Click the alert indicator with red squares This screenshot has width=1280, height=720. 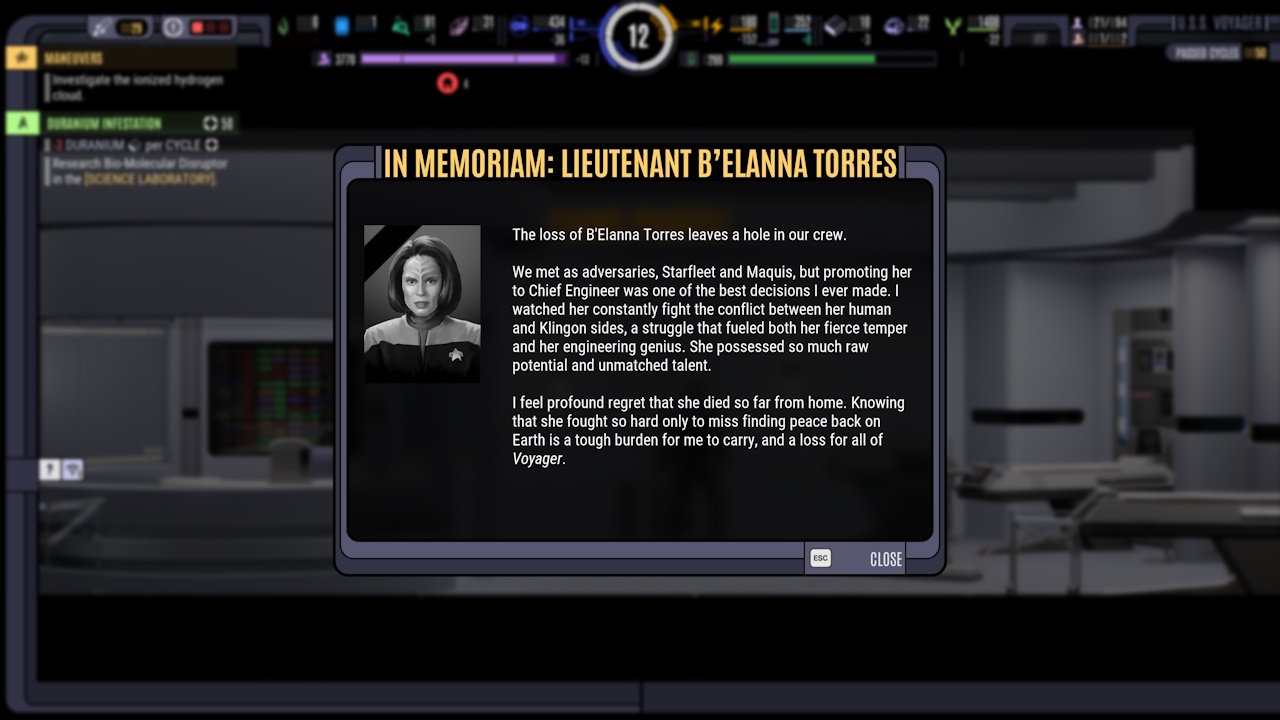210,26
